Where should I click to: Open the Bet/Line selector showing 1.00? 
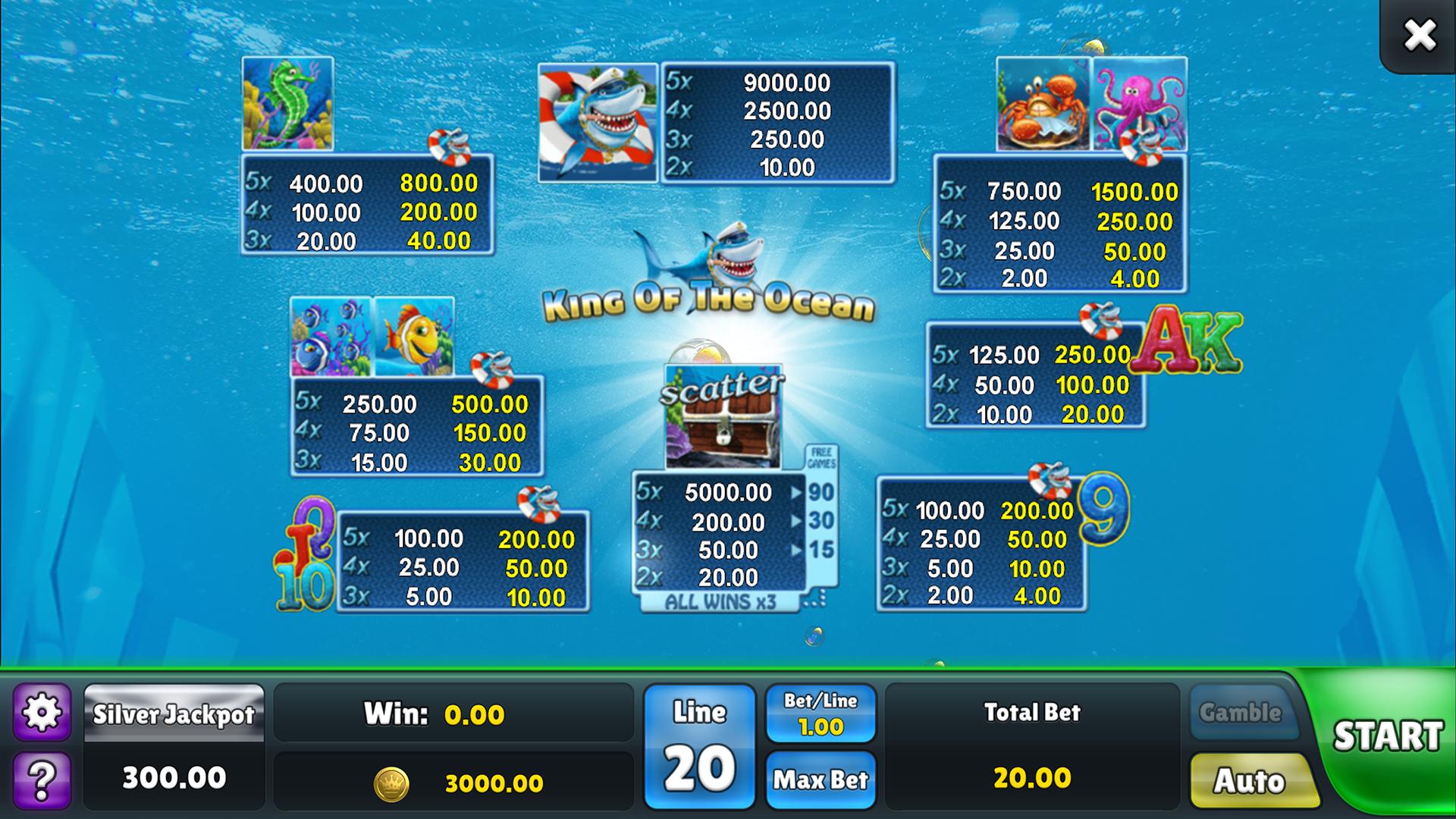tap(821, 711)
